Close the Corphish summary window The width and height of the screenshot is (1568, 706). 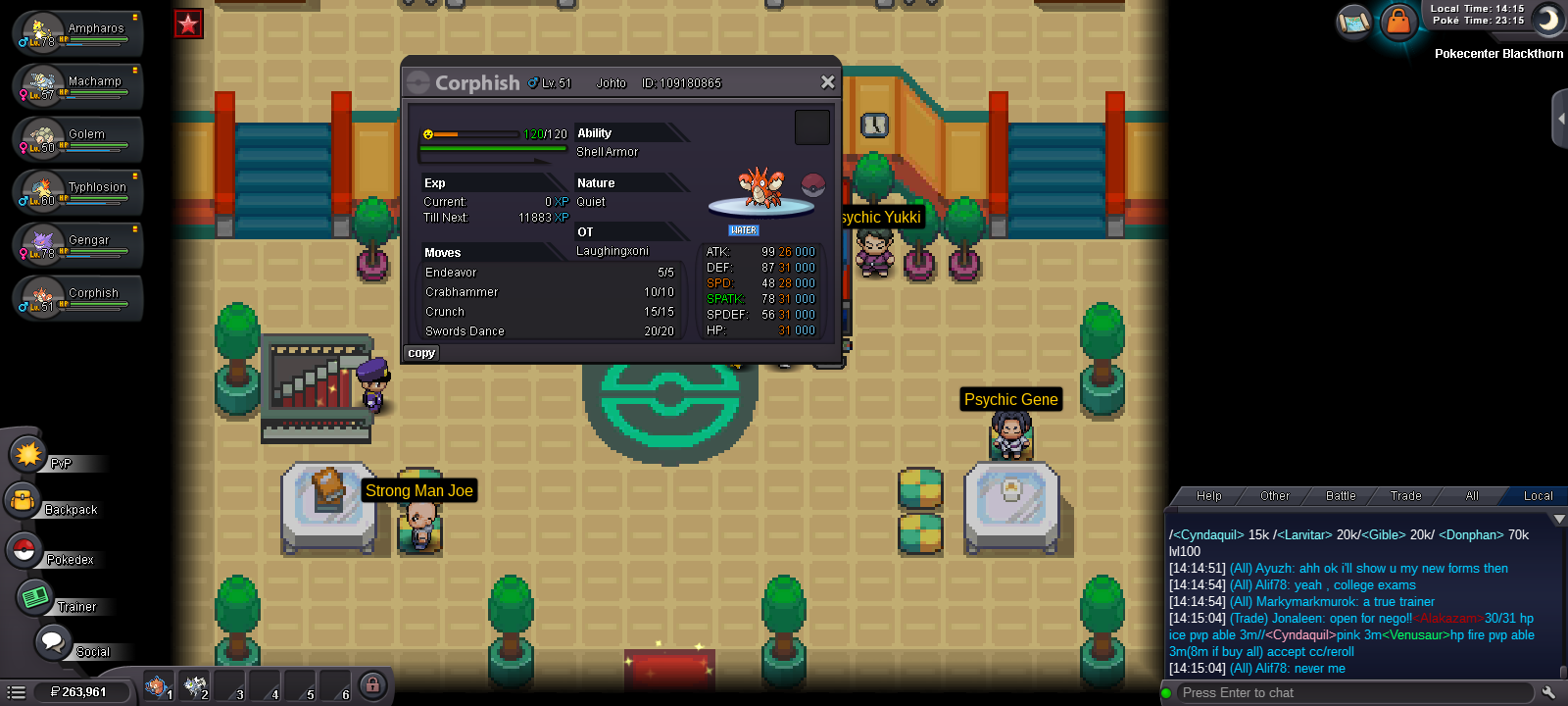pos(827,82)
